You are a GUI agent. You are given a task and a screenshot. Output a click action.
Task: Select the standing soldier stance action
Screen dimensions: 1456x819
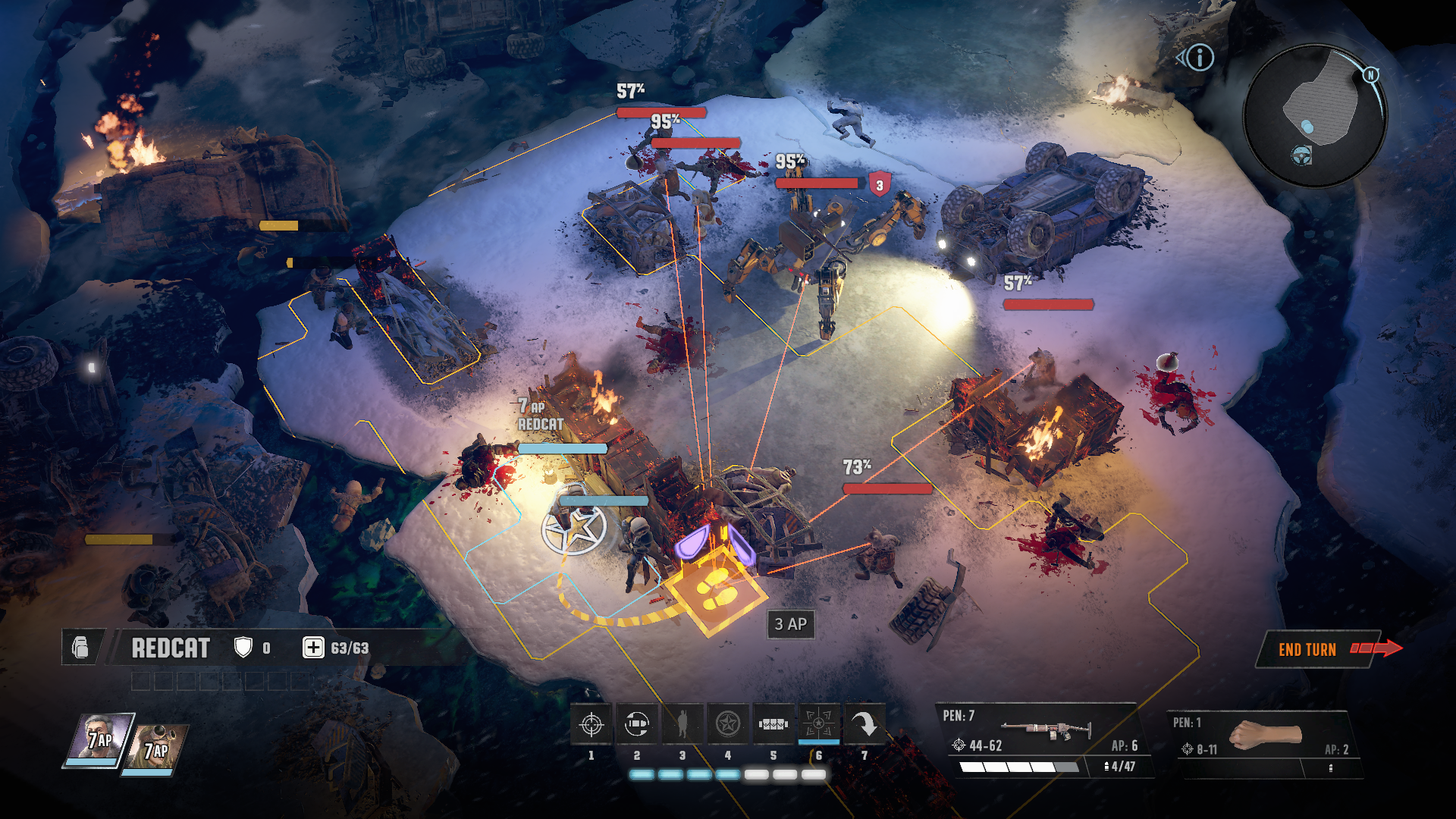coord(682,725)
